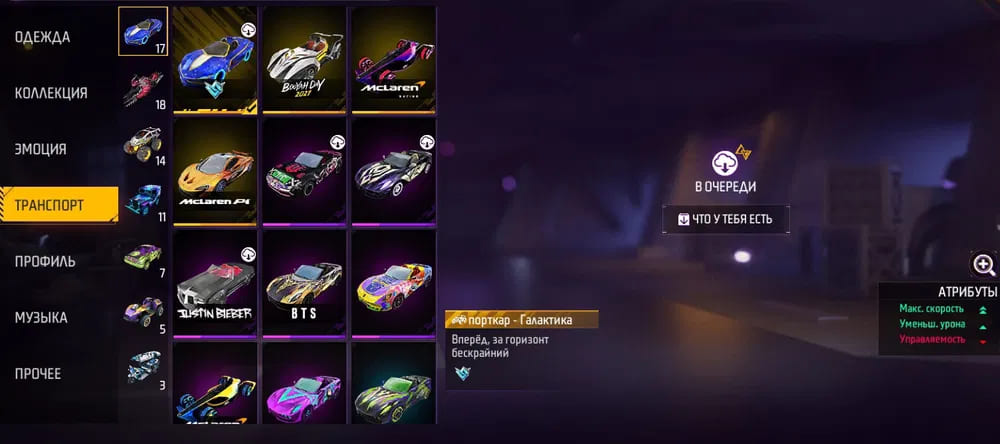The height and width of the screenshot is (444, 1000).
Task: Select the ЭМОЦИЯ menu entry
Action: click(41, 149)
